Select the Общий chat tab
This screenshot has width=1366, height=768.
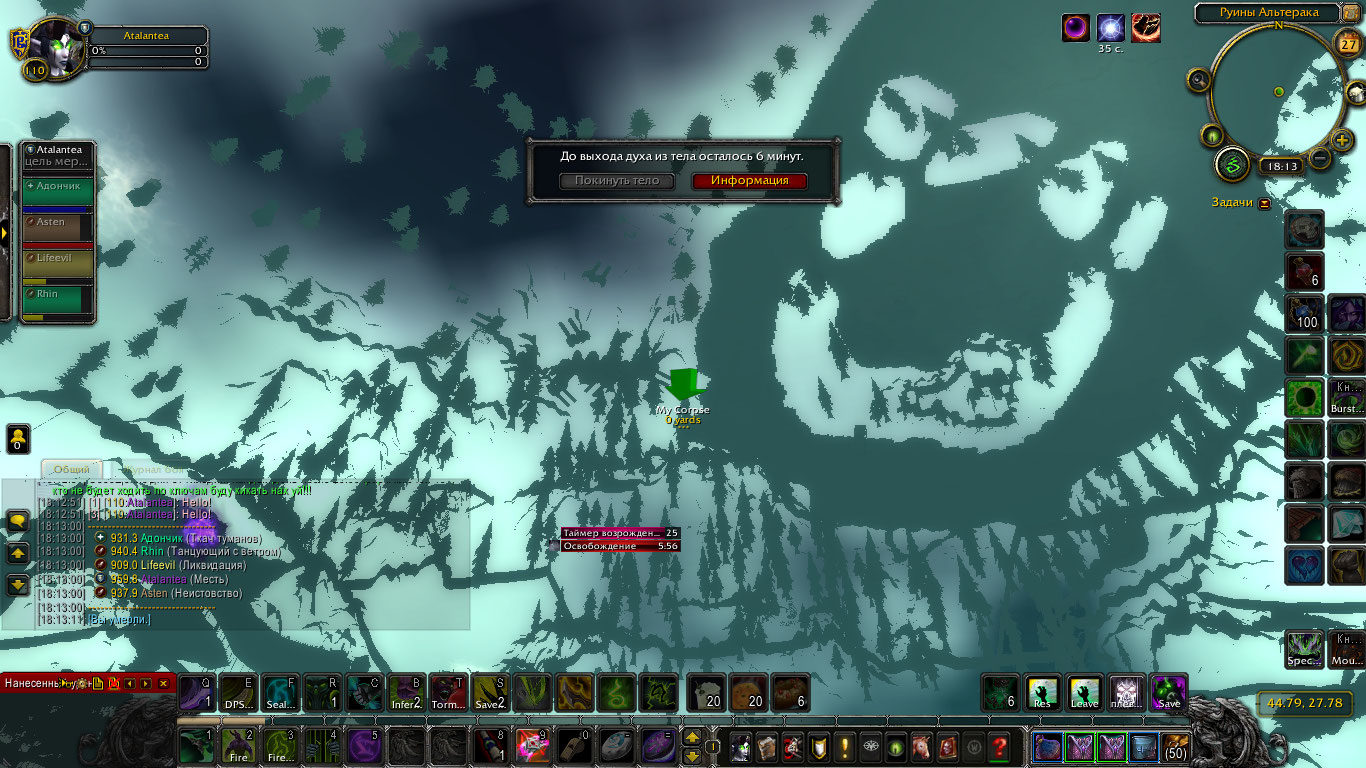[x=72, y=469]
